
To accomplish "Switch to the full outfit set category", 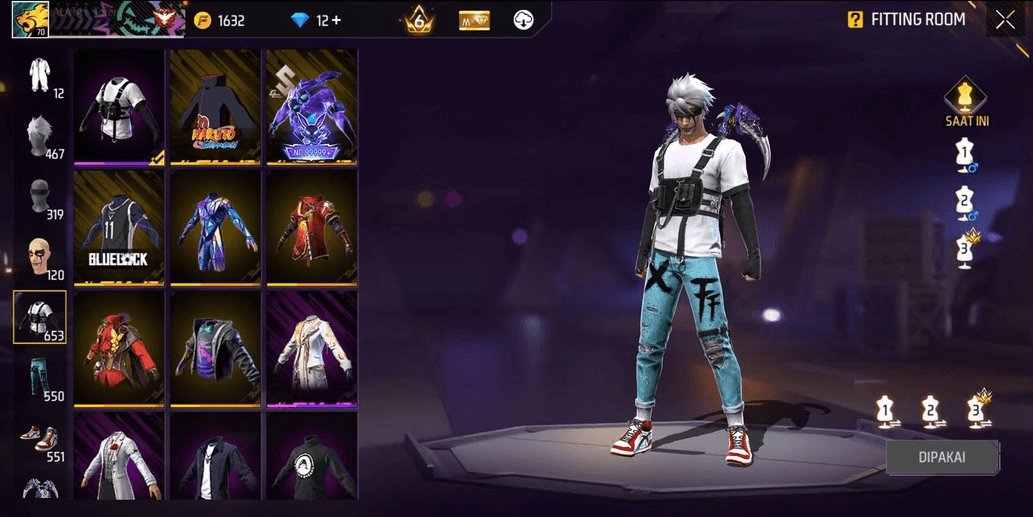I will tap(39, 76).
